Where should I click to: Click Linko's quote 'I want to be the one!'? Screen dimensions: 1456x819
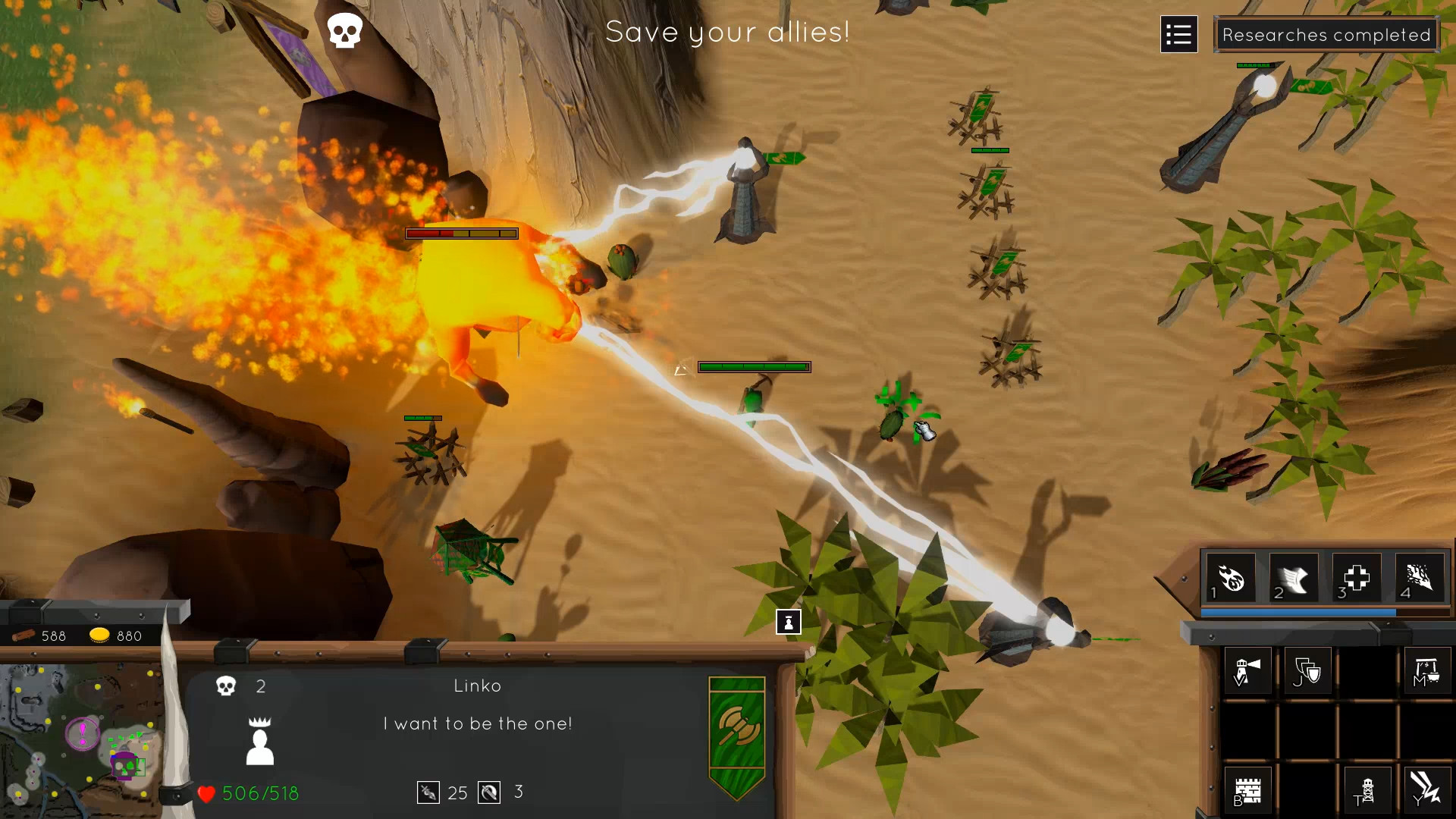(x=478, y=723)
